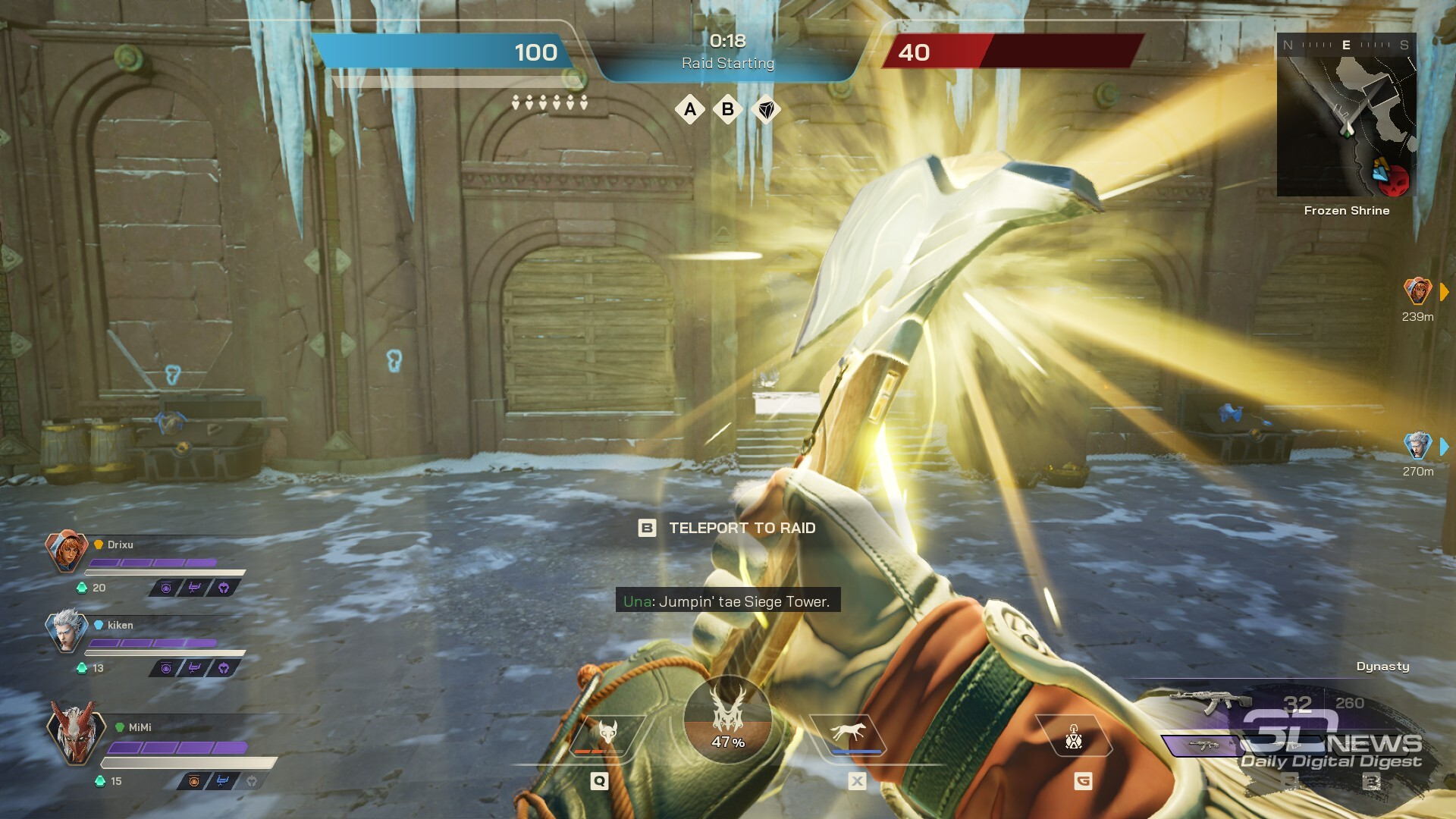
Task: Click the 239m teammate waypoint marker
Action: click(x=1417, y=291)
